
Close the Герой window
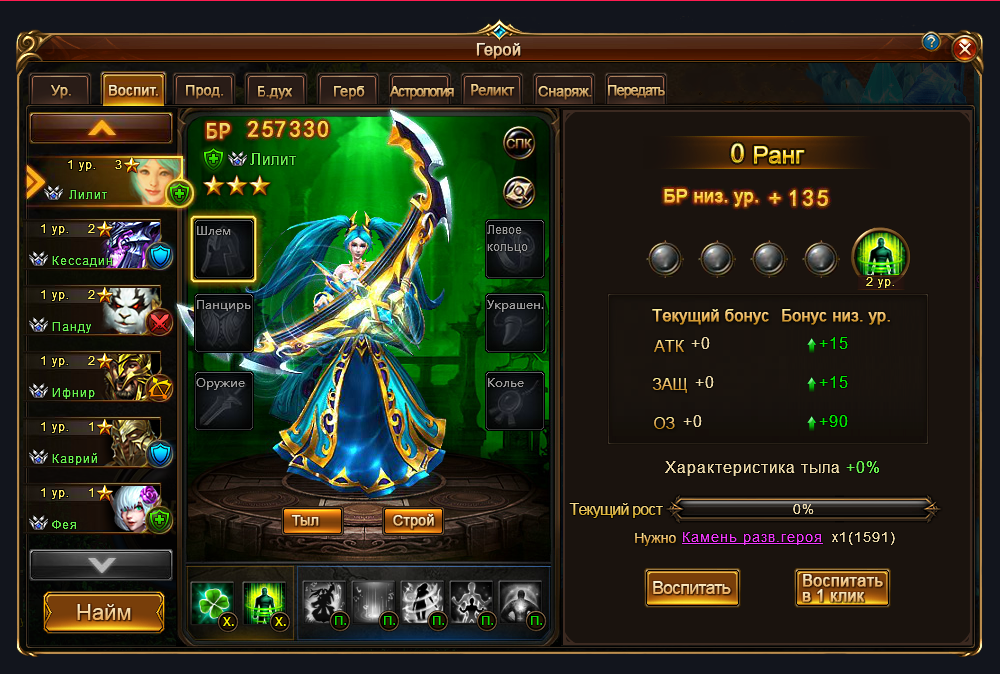coord(964,48)
